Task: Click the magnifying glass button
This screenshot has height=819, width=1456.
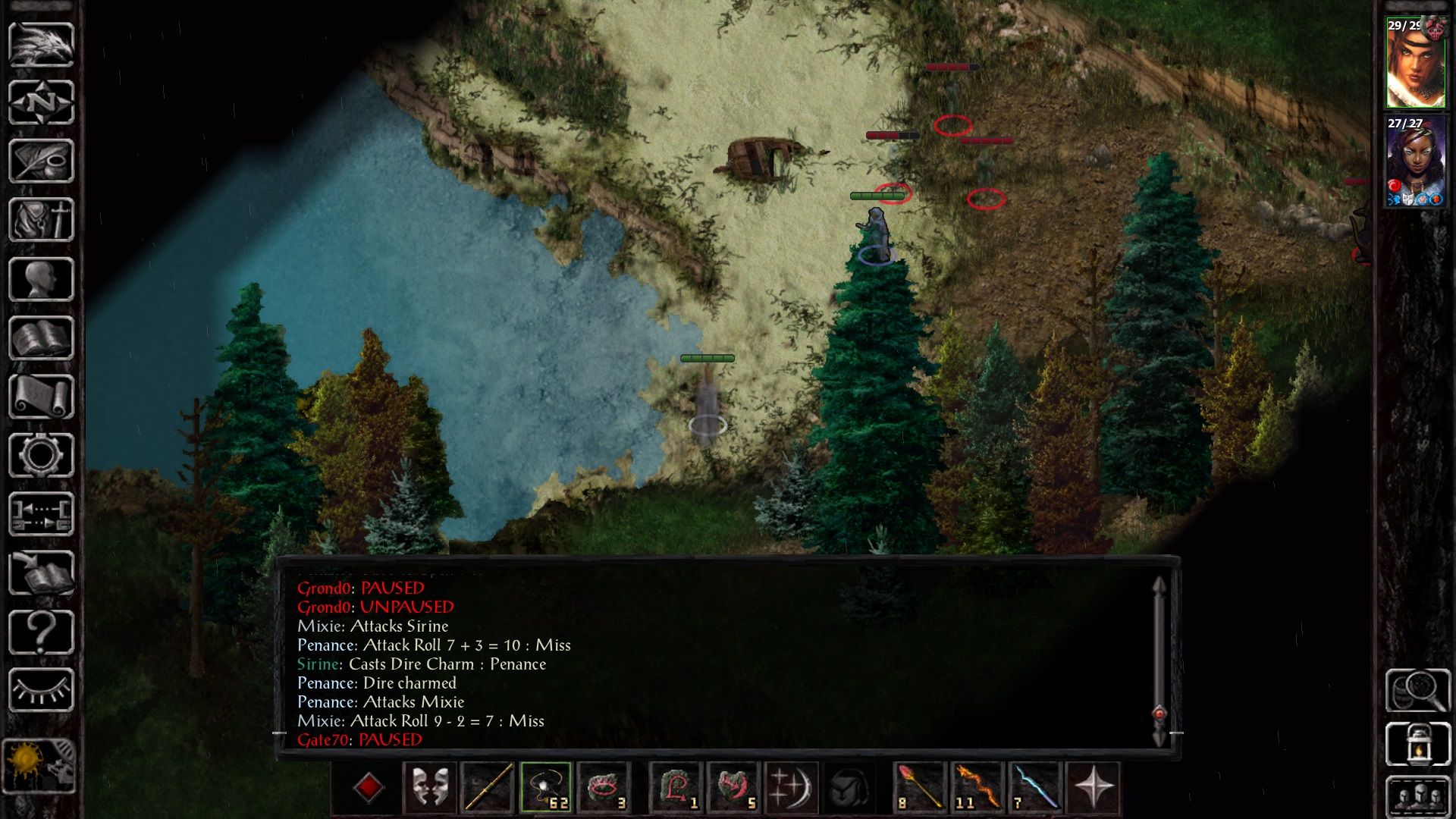Action: click(1417, 689)
